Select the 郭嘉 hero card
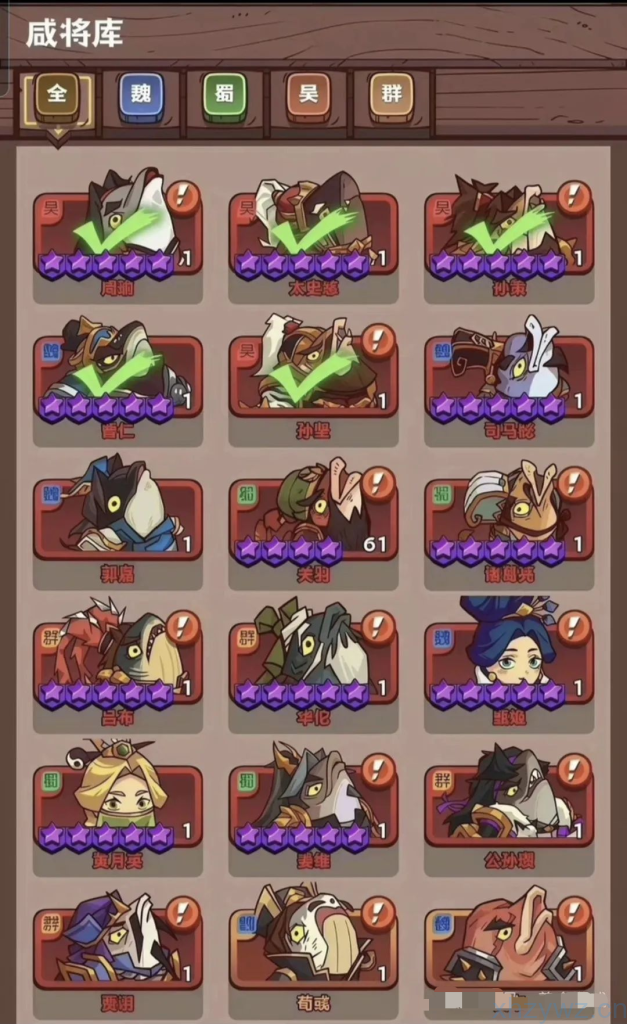 tap(118, 520)
